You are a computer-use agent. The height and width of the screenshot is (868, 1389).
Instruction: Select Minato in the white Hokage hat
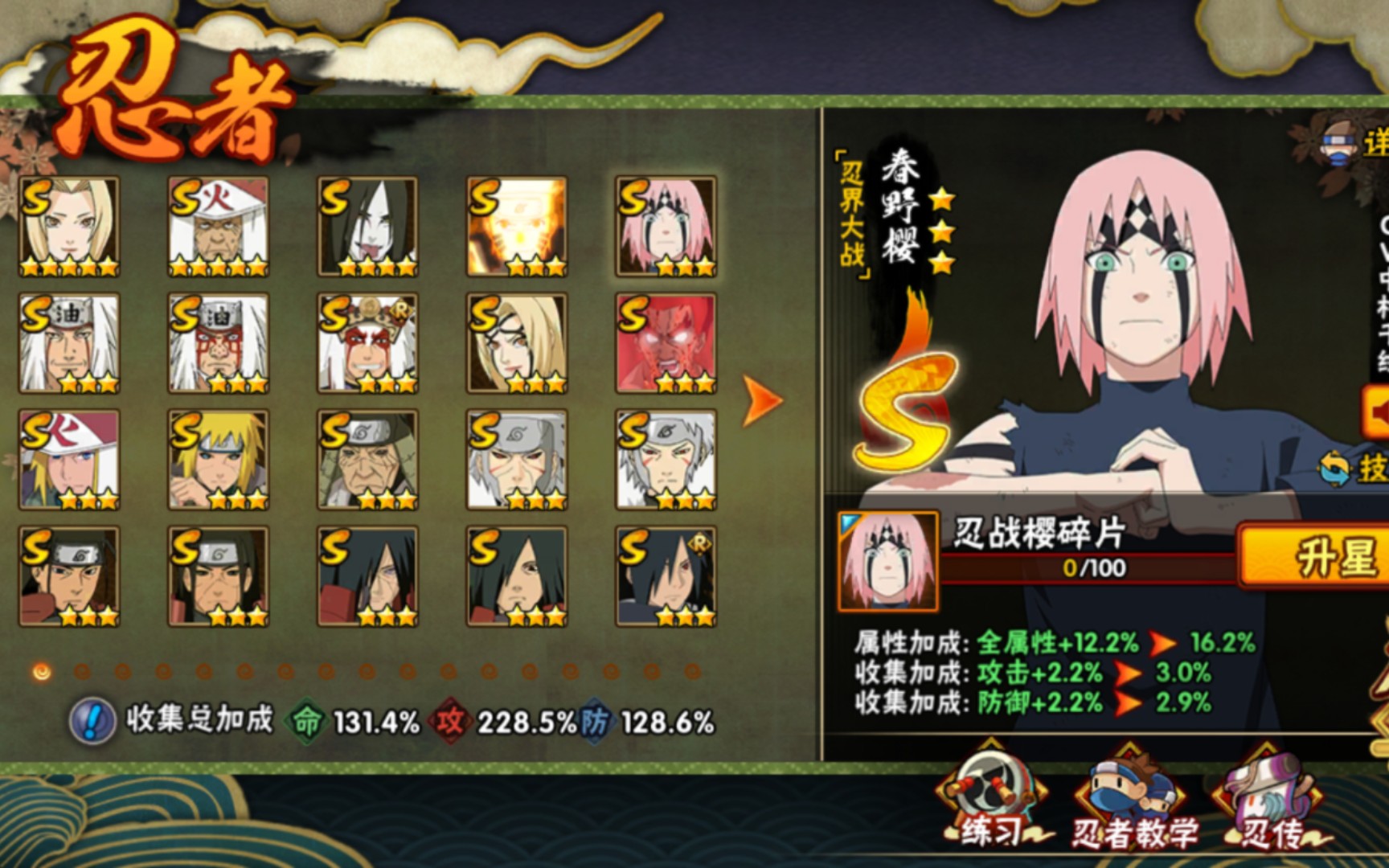69,460
